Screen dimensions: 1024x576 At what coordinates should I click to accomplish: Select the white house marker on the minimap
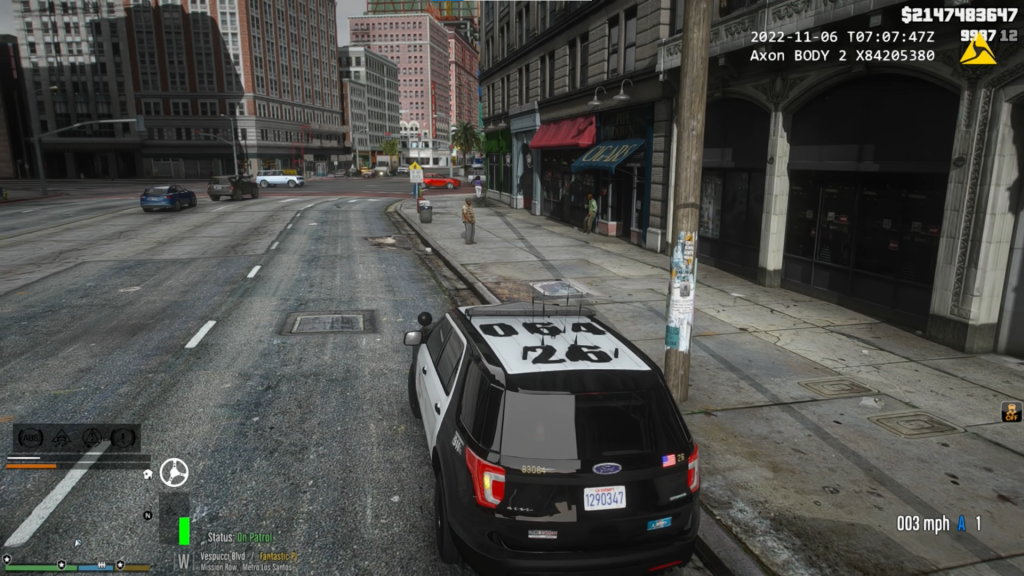[x=147, y=473]
